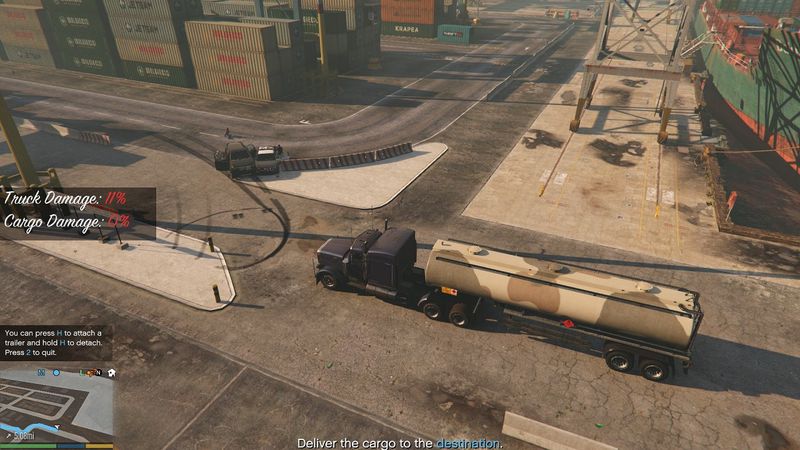Select the white house marker on minimap

(x=111, y=373)
